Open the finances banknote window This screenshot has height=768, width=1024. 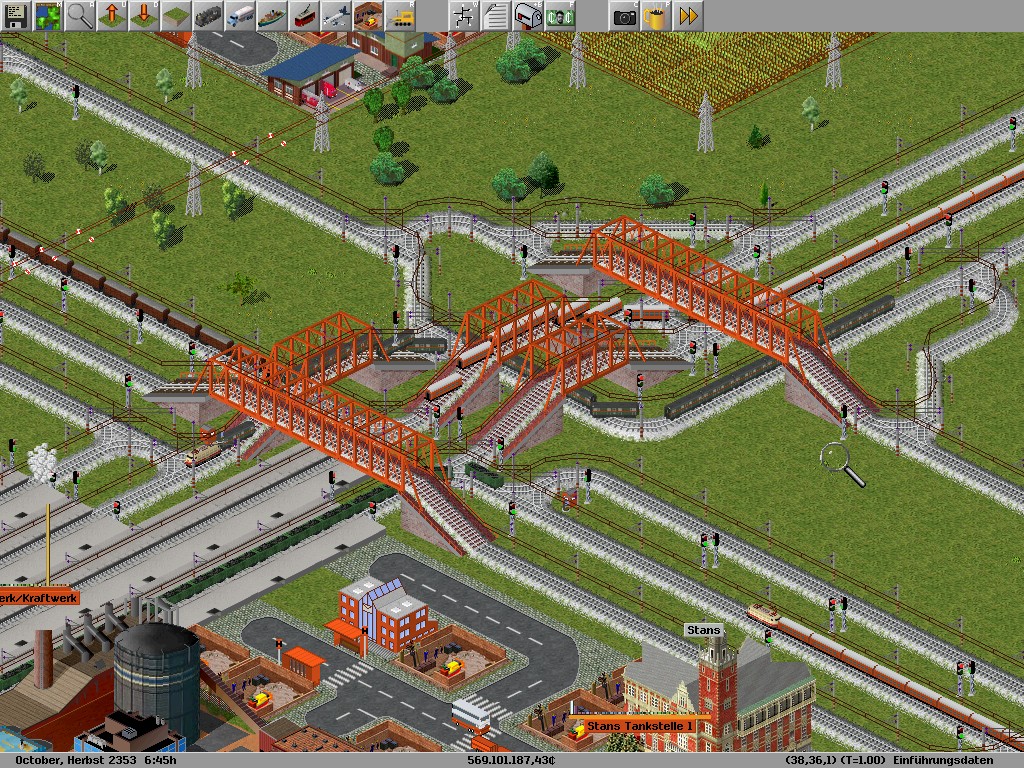tap(559, 15)
